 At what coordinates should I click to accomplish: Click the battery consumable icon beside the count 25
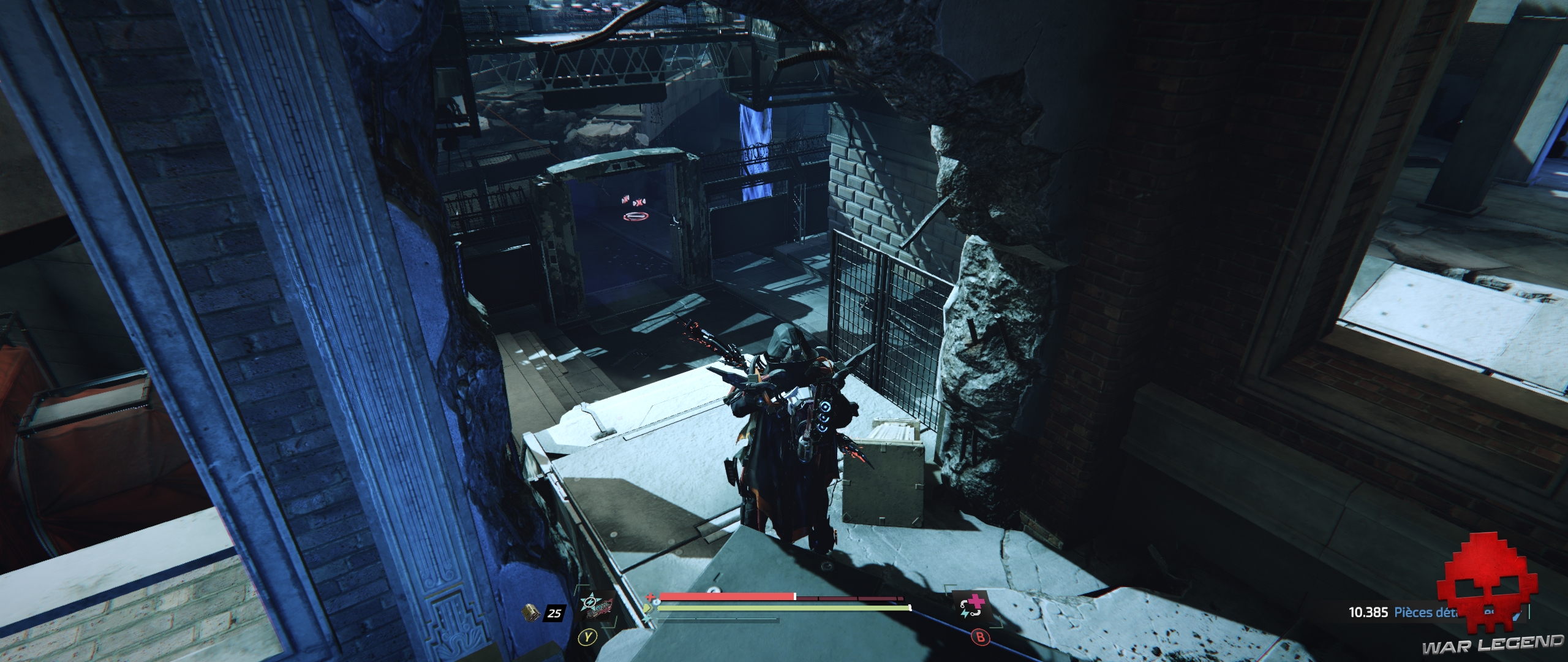532,613
